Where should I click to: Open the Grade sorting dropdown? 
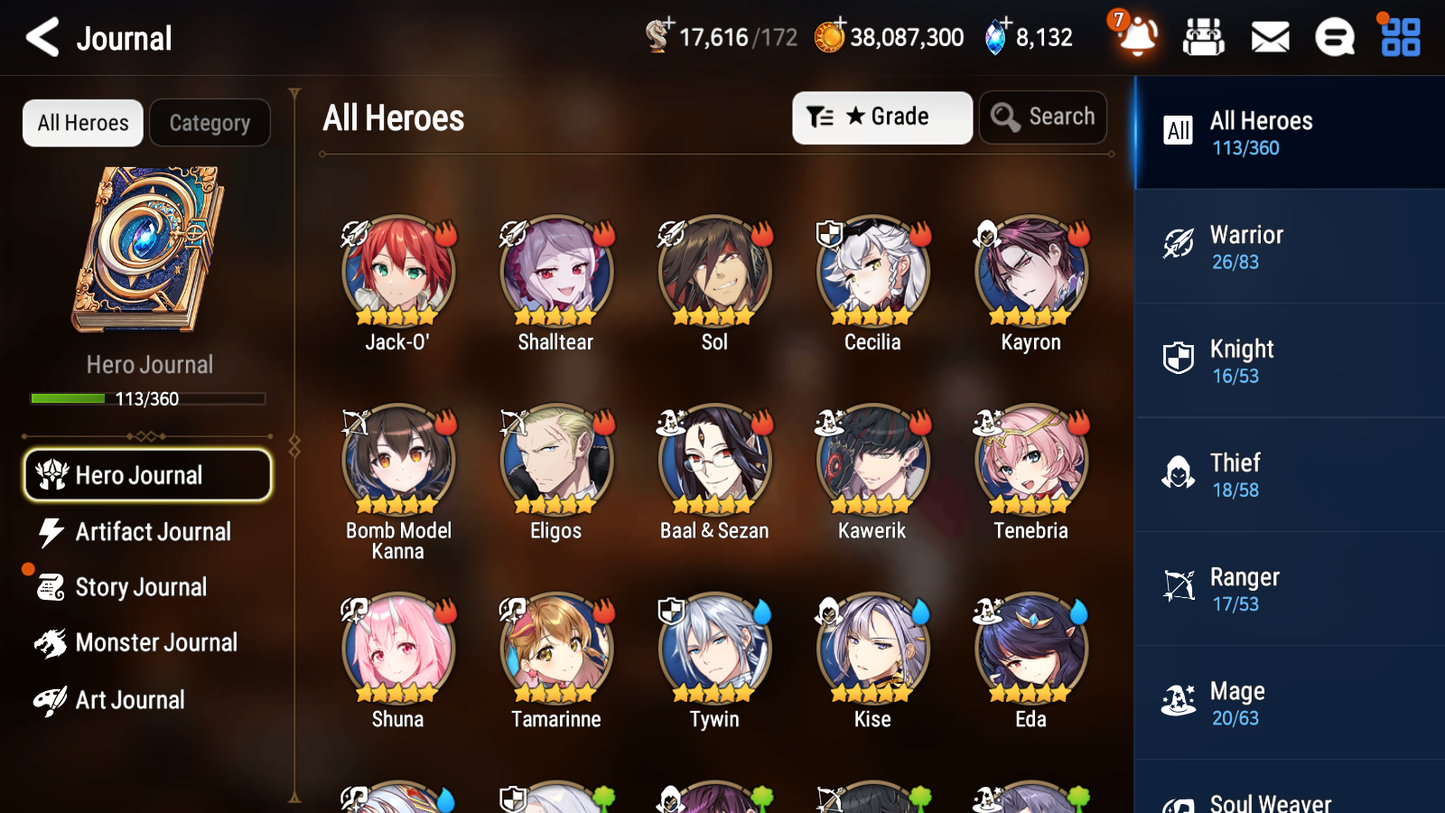(882, 117)
